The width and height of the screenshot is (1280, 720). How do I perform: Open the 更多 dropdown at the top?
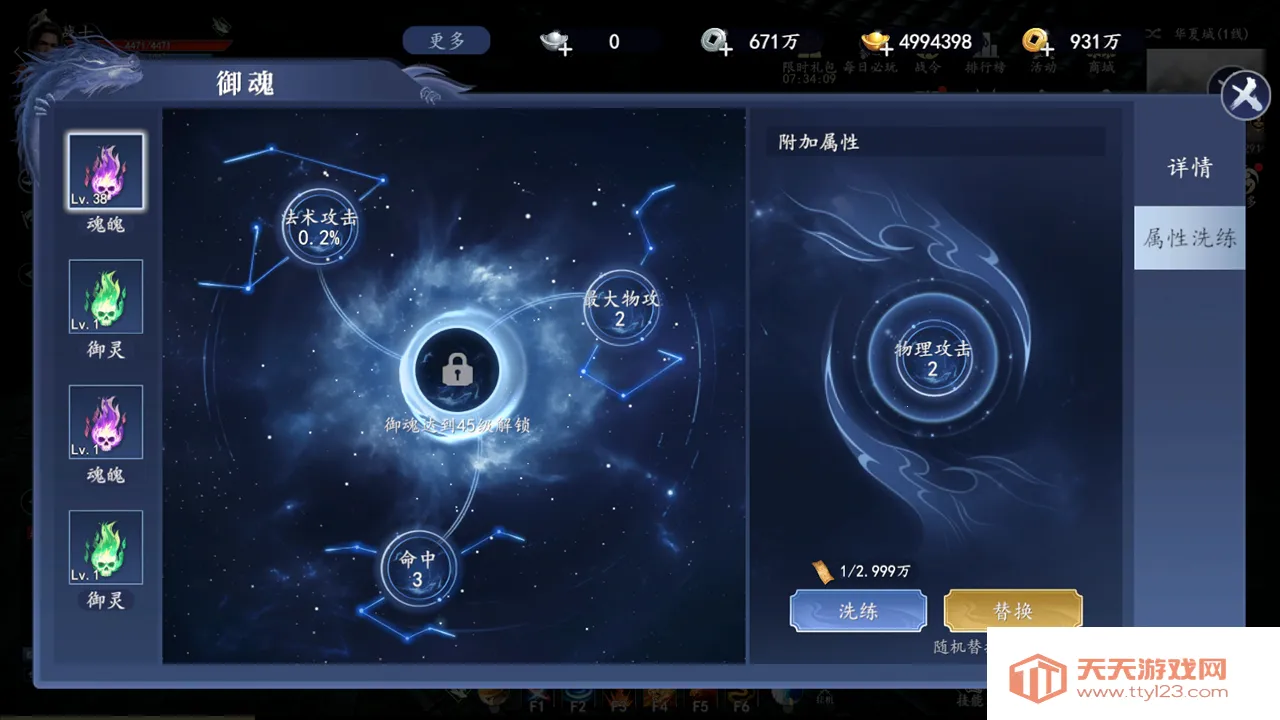(446, 40)
